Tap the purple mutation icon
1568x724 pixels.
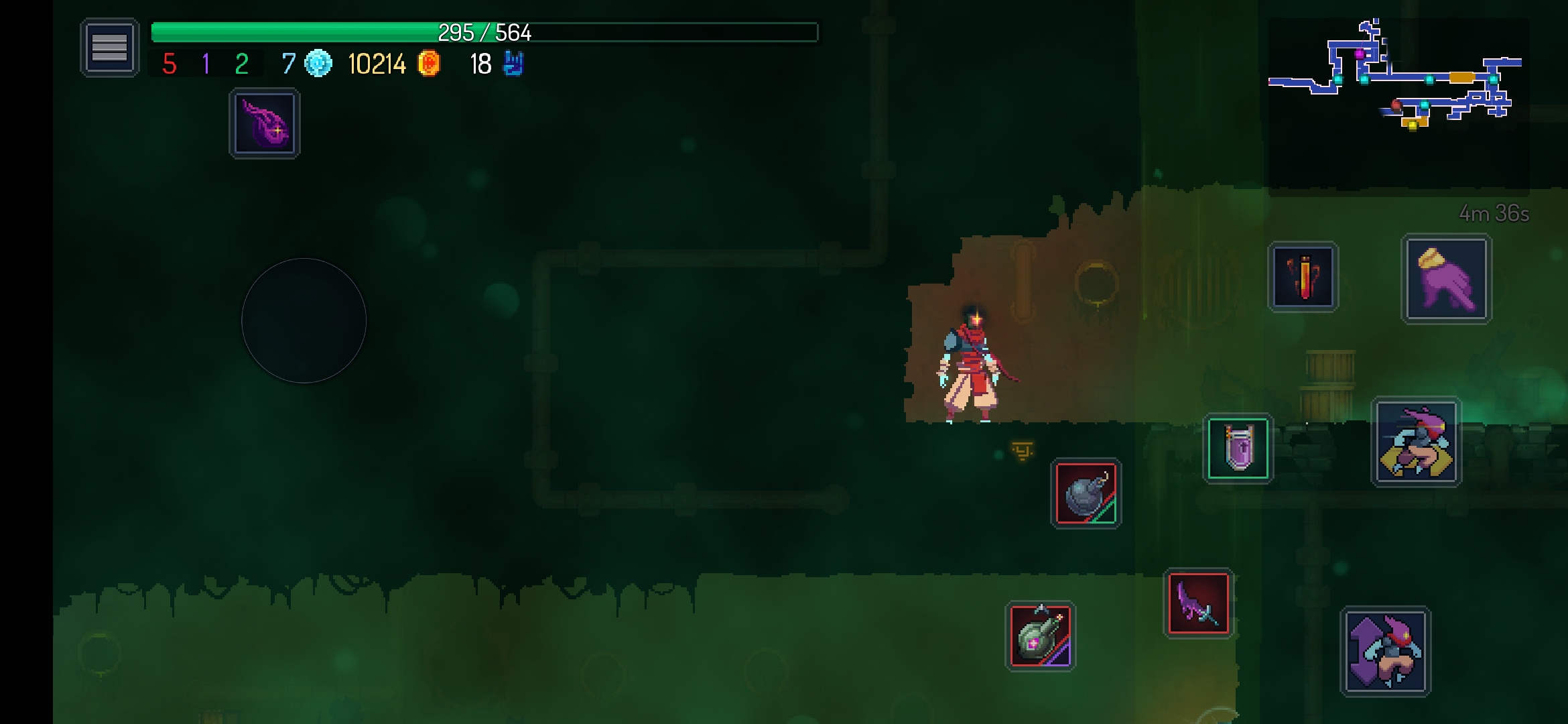tap(265, 124)
